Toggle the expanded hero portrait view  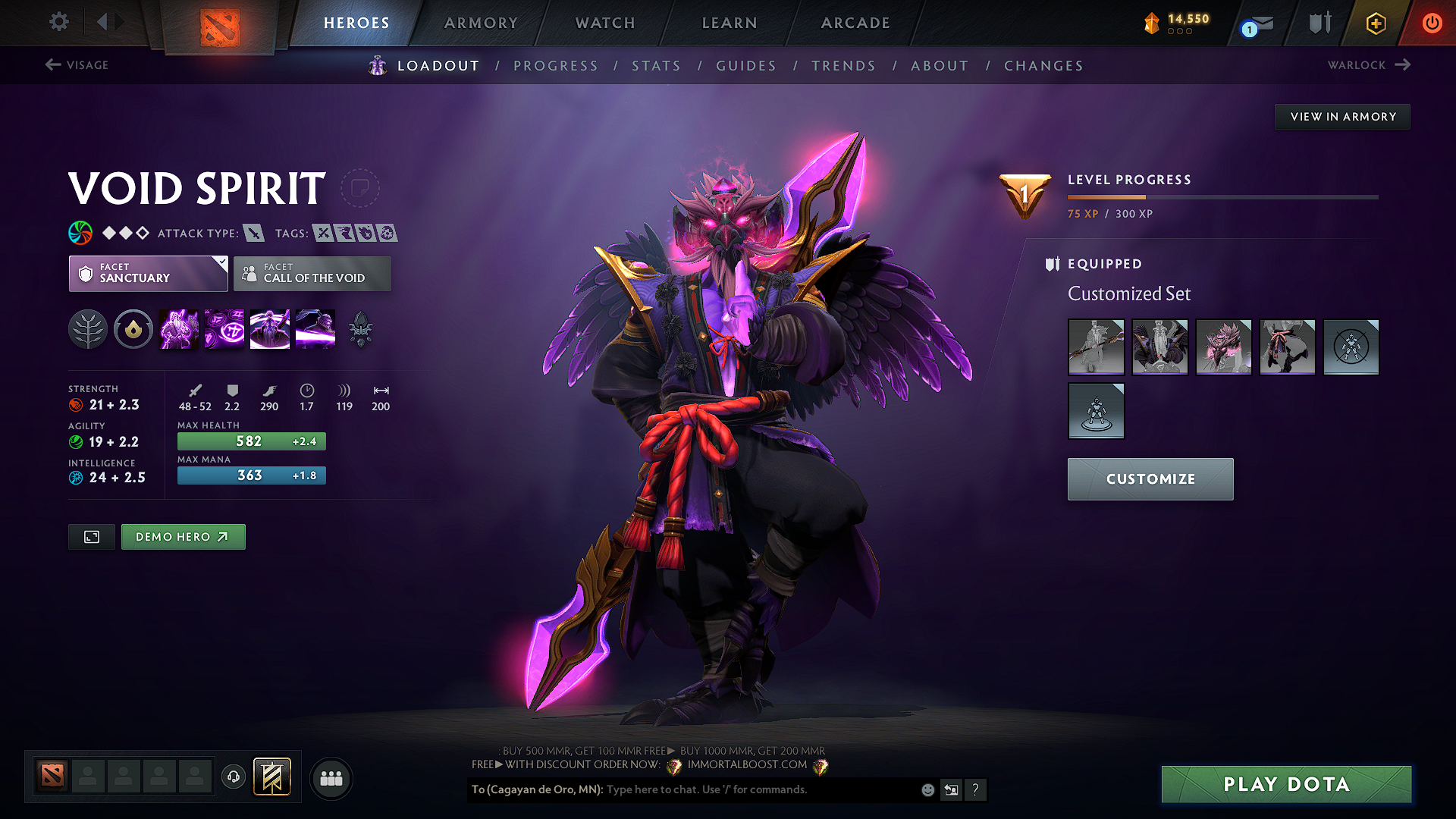pyautogui.click(x=91, y=536)
